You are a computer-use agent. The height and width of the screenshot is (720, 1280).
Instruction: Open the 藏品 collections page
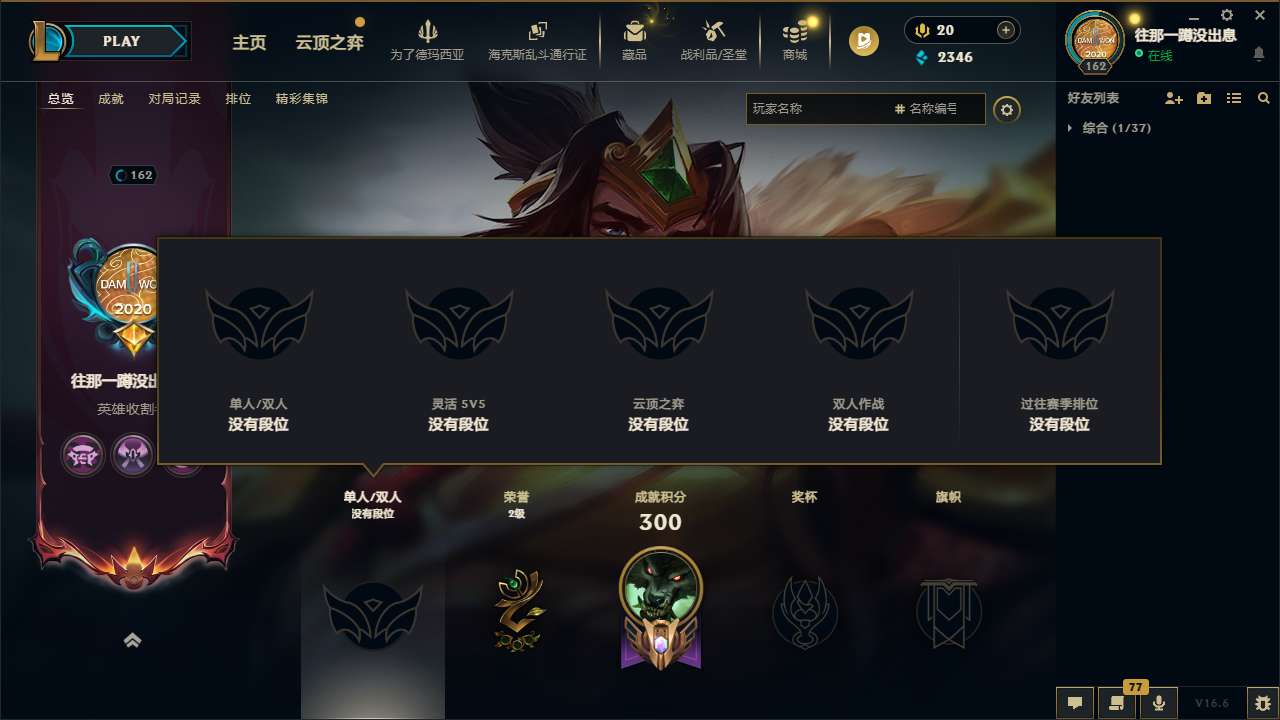click(x=633, y=40)
